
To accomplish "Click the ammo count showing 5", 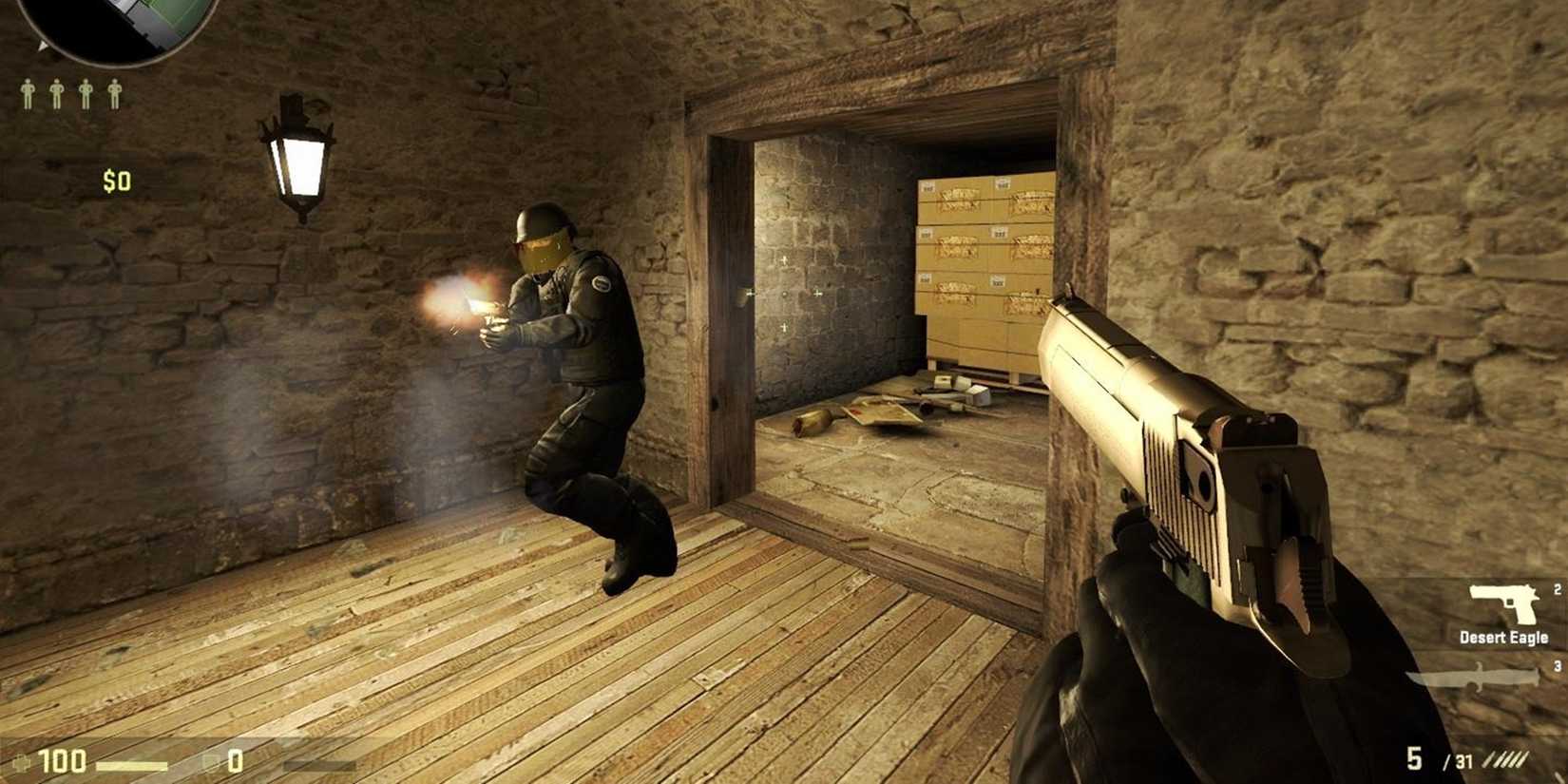I will tap(1414, 758).
